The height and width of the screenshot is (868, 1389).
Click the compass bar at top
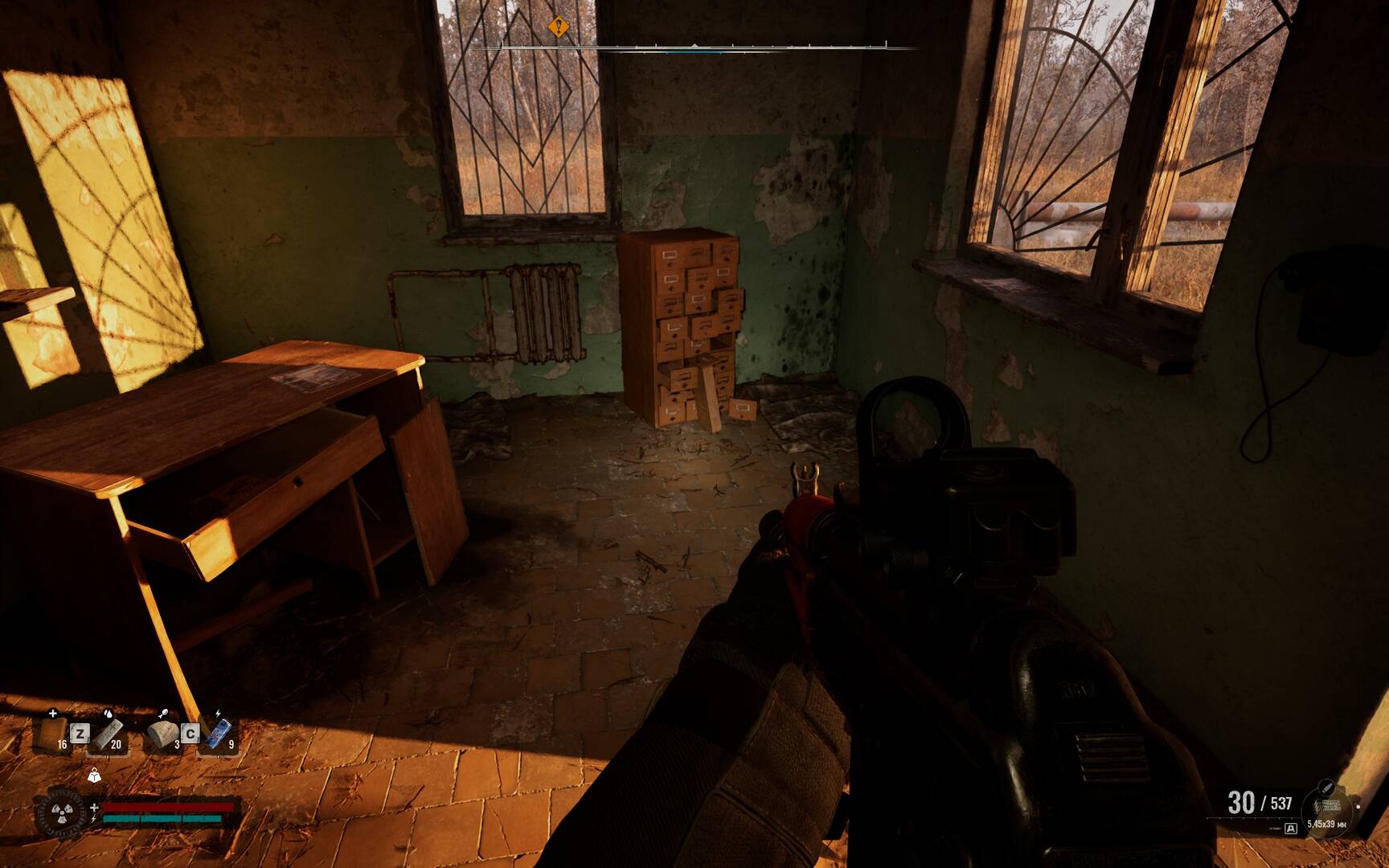click(694, 48)
